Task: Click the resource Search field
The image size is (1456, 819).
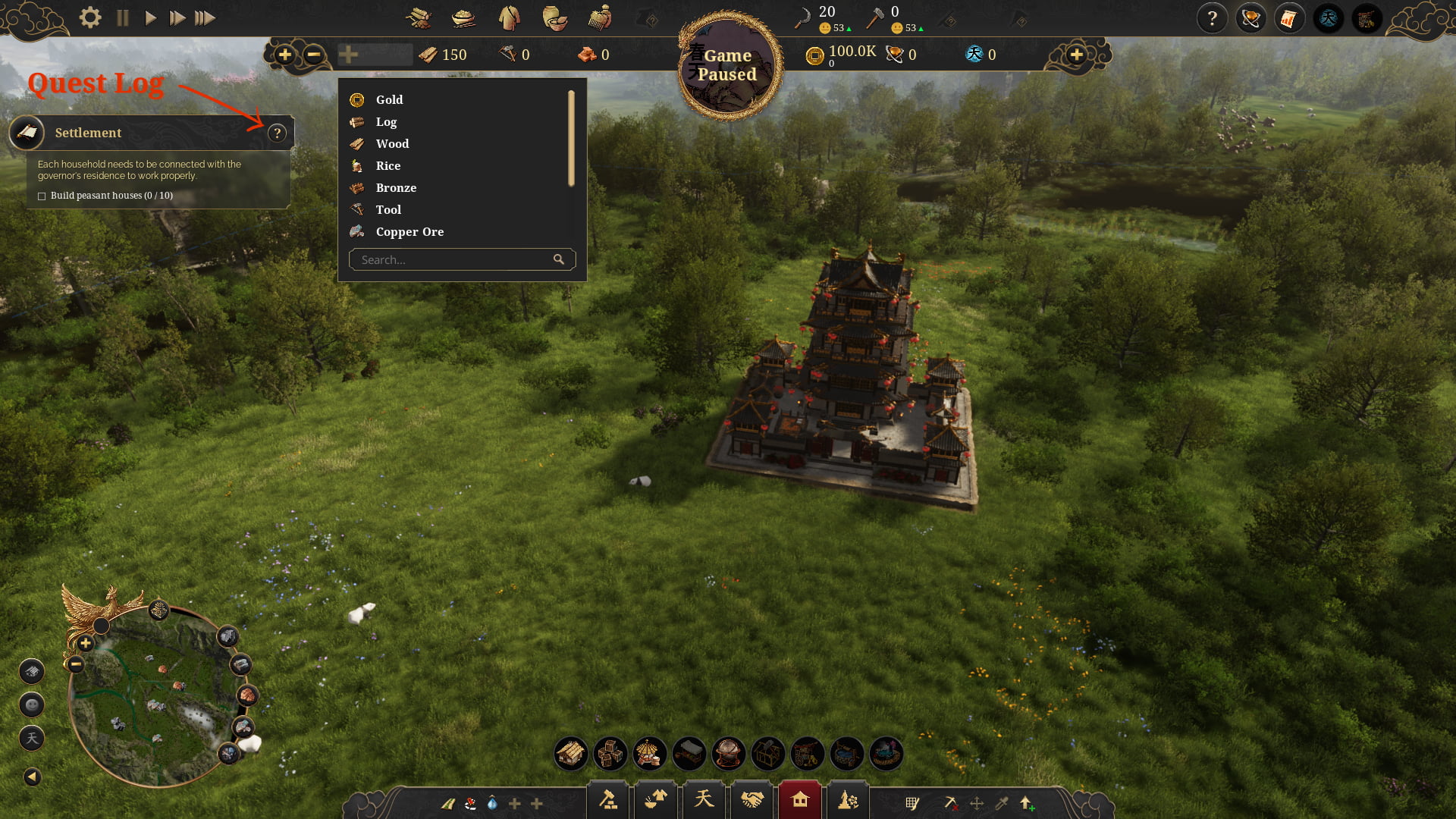Action: tap(455, 260)
